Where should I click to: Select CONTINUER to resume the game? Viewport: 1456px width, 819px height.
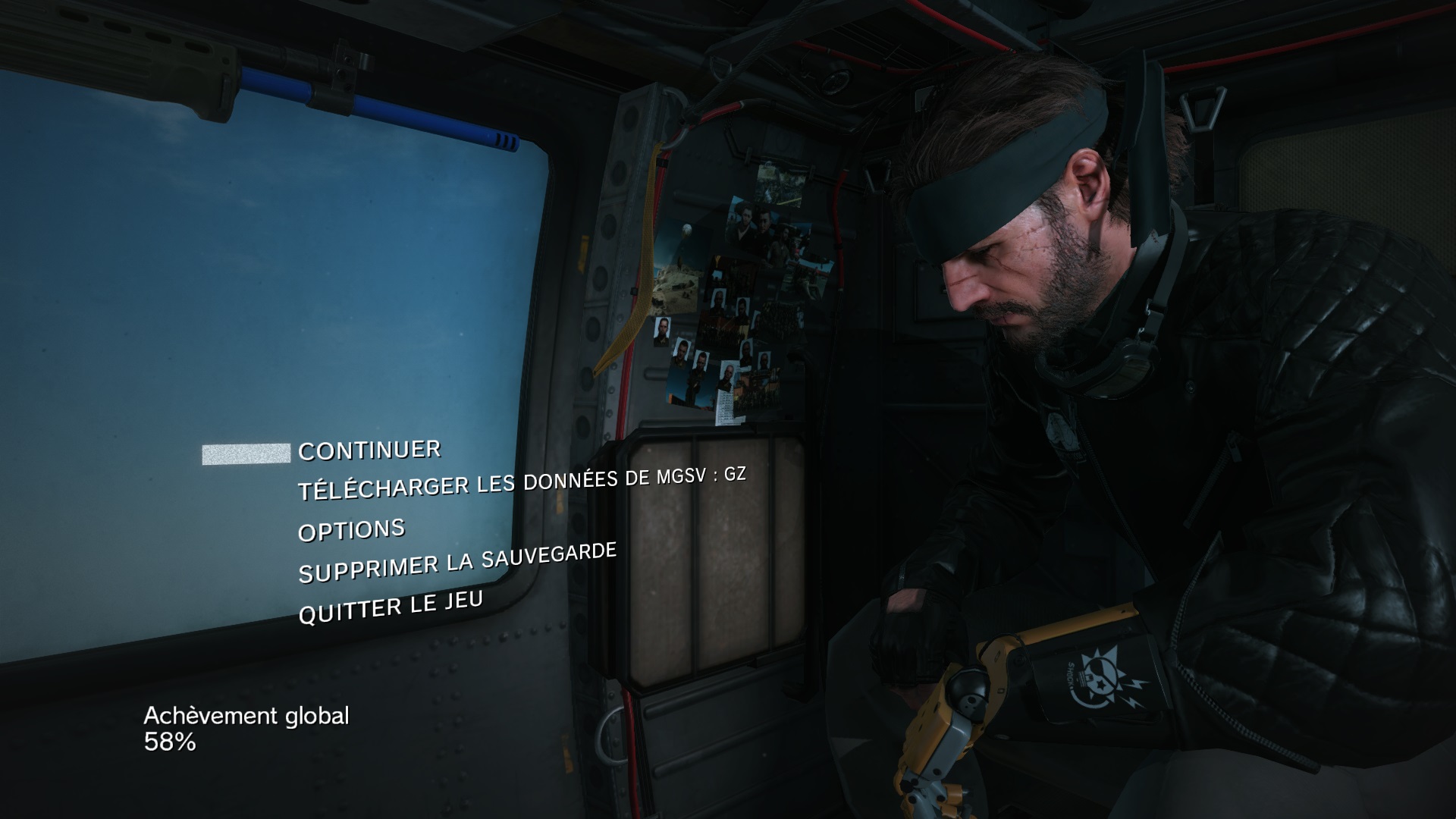click(369, 450)
